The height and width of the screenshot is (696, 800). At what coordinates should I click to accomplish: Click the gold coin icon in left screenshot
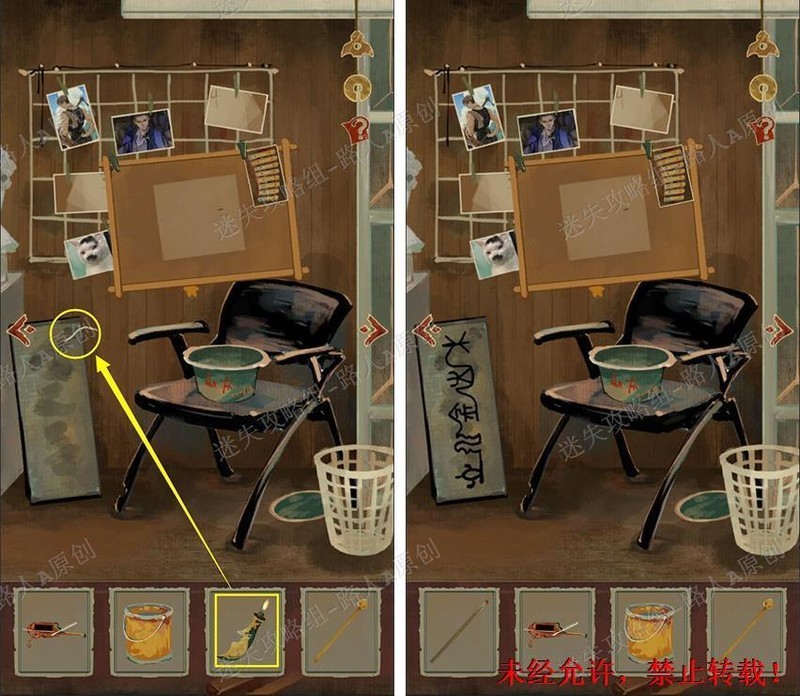pyautogui.click(x=354, y=87)
